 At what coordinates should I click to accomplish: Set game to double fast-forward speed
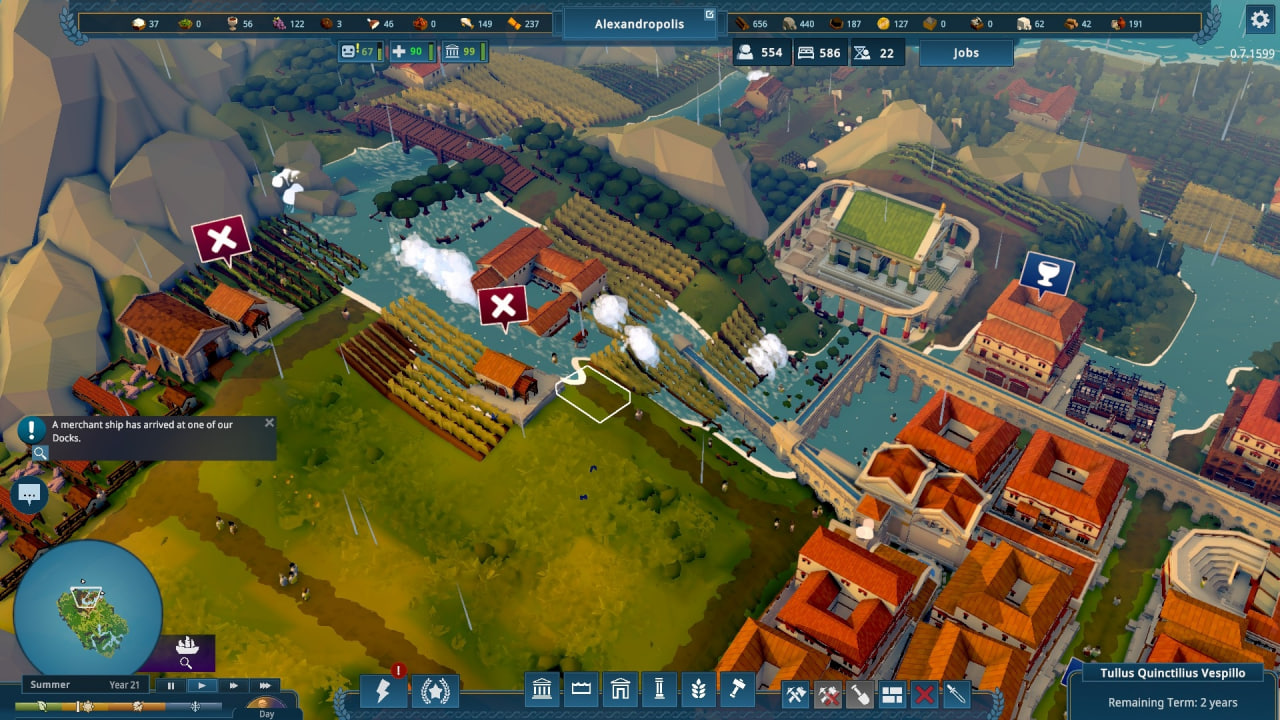233,685
